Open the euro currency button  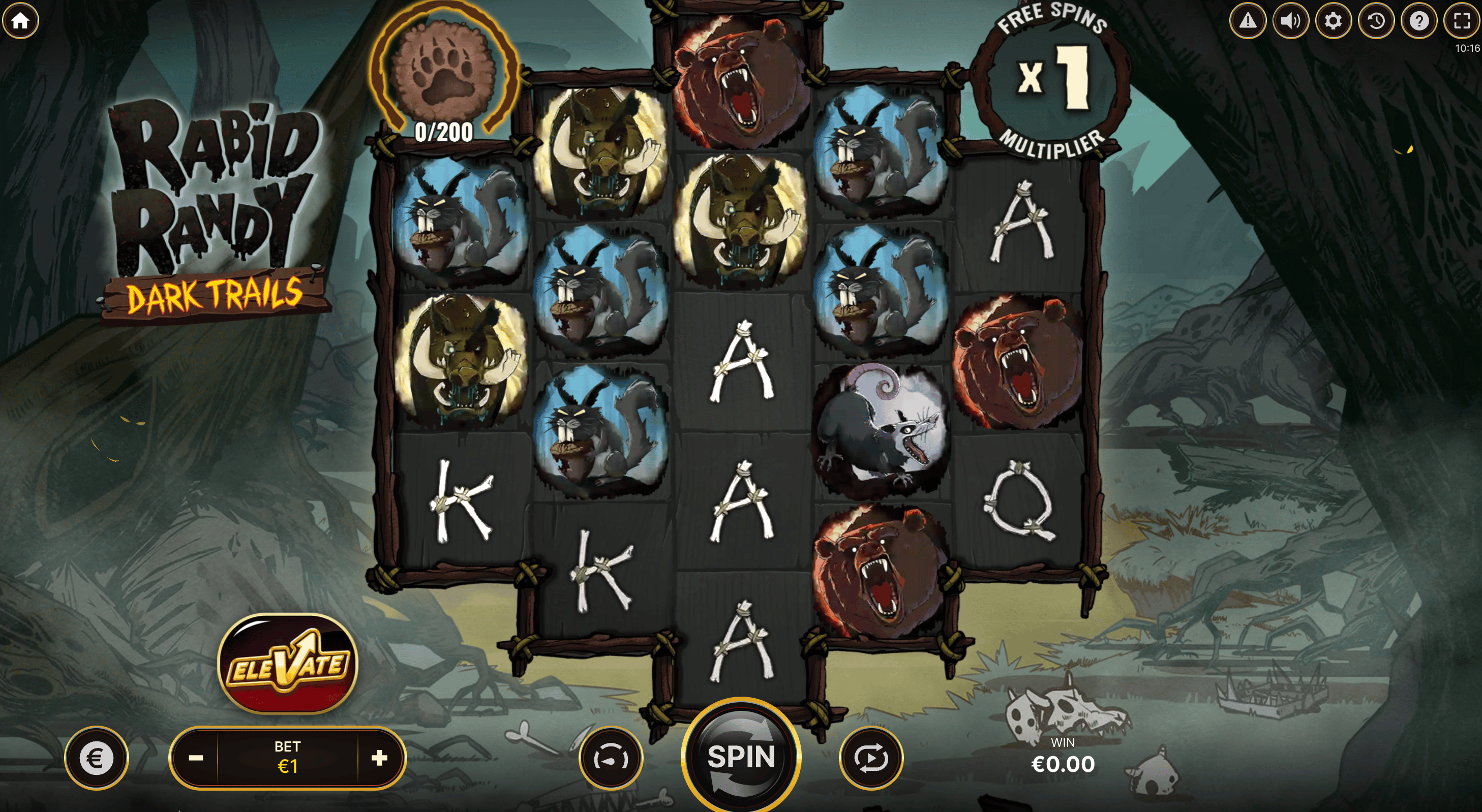96,758
